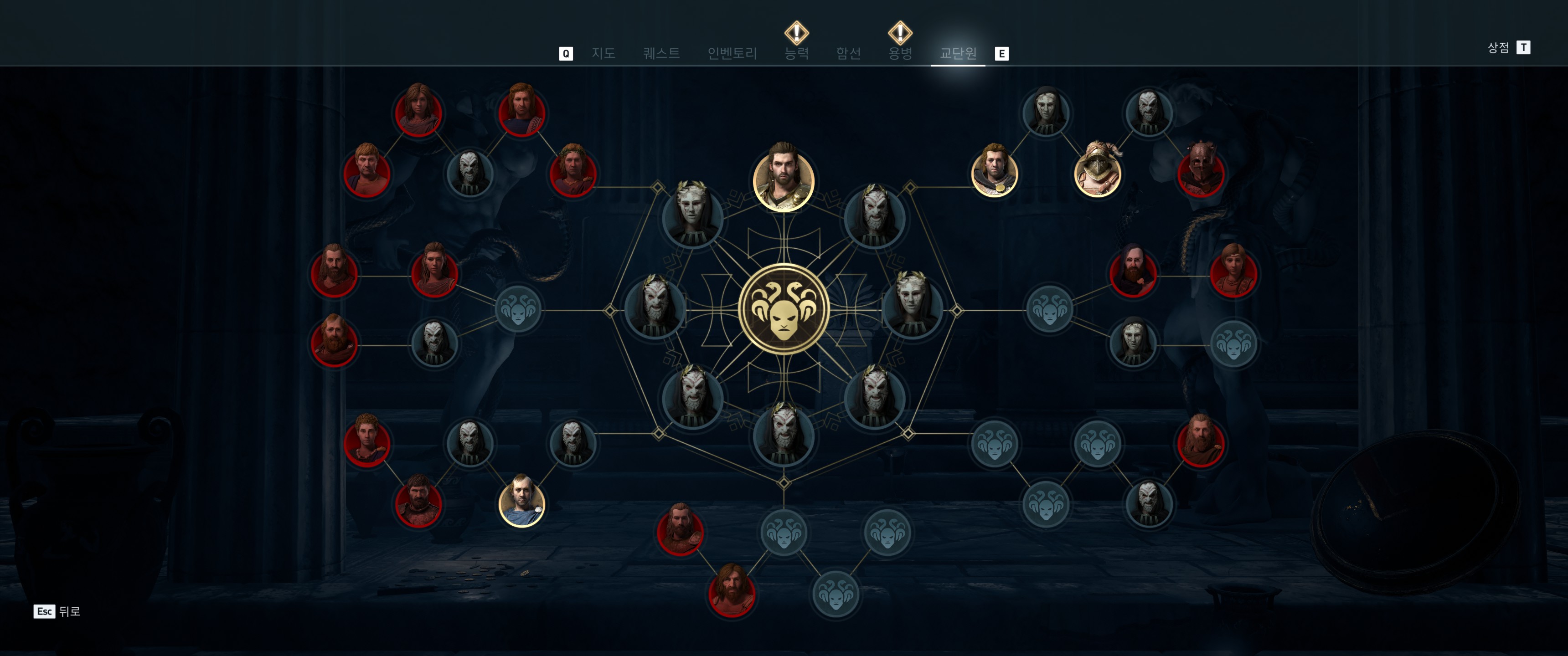Open the 퀘스트 (Quests) tab

click(661, 54)
